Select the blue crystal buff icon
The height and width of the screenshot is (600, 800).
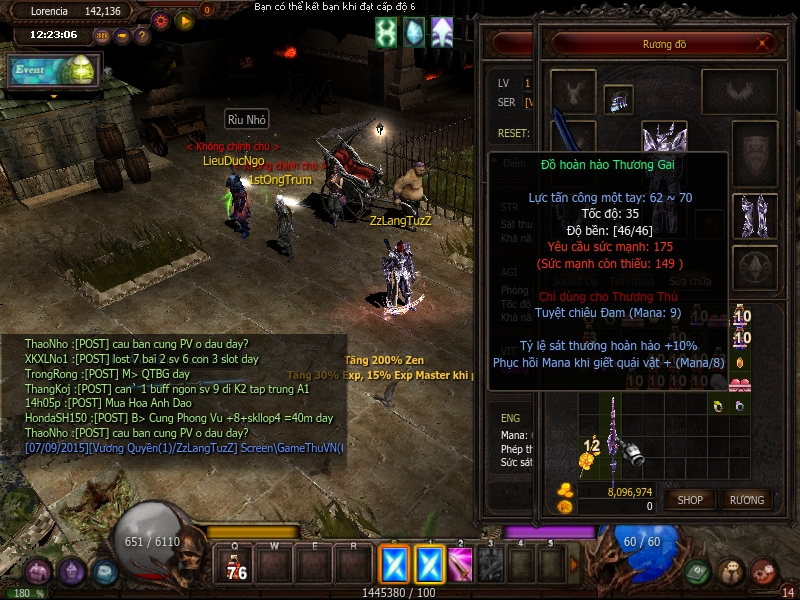tap(414, 33)
